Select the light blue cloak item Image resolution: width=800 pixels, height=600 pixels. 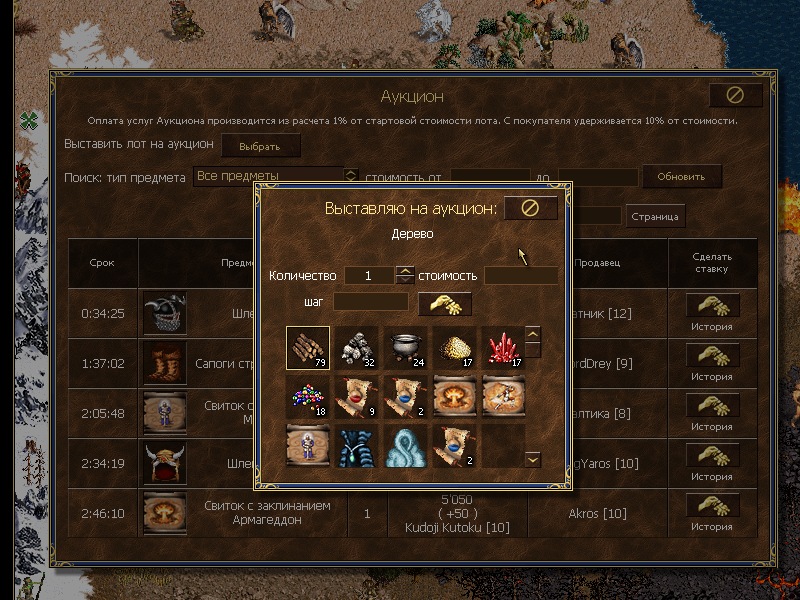(405, 446)
